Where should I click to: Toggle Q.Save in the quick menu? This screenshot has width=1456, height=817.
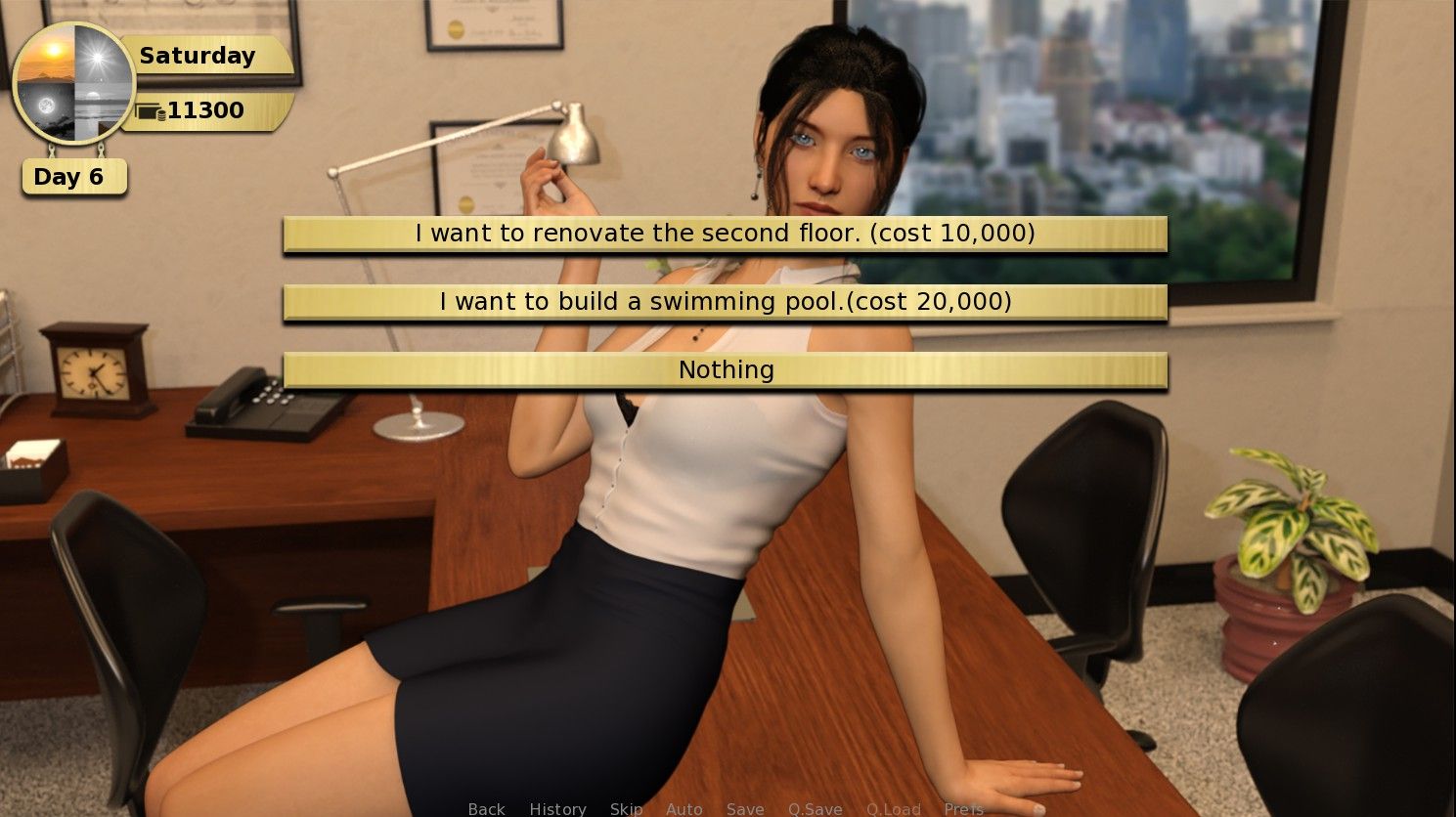pos(815,809)
